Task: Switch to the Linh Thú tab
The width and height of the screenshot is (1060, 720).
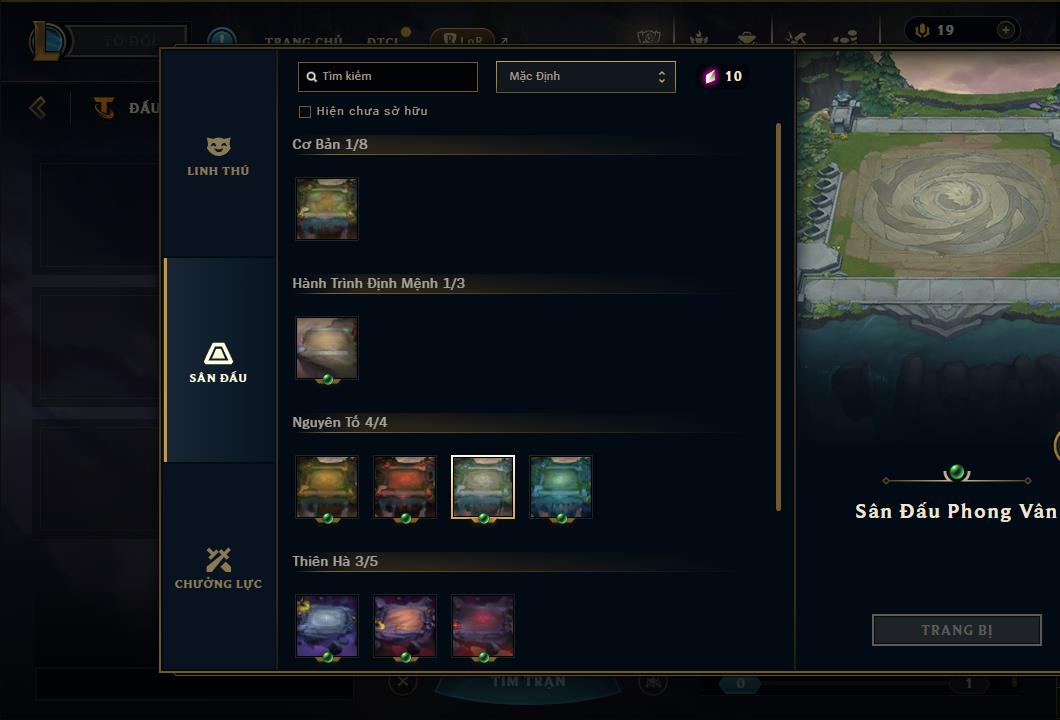Action: pos(218,157)
